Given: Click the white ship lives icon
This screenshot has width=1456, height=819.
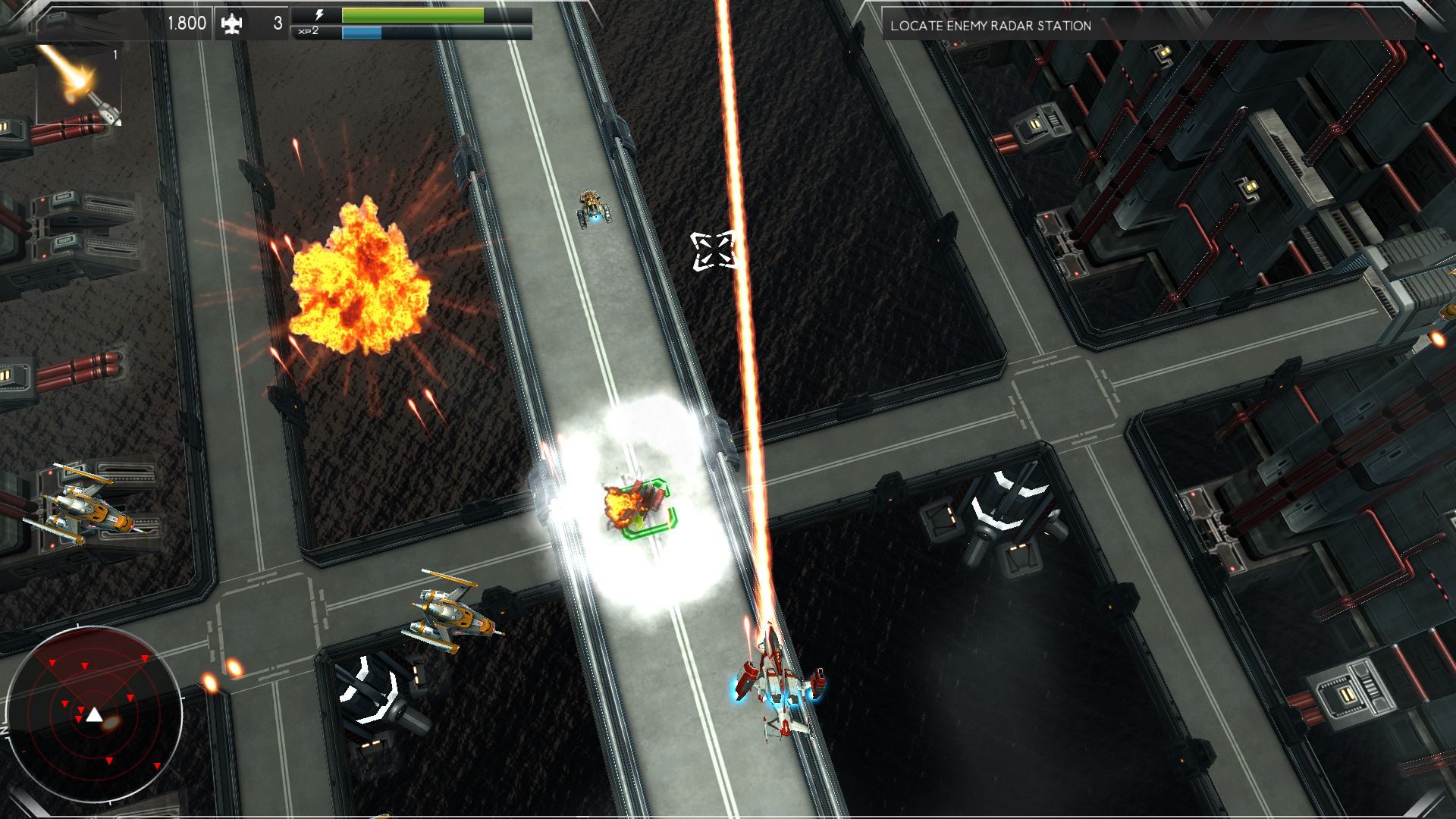Looking at the screenshot, I should click(233, 24).
